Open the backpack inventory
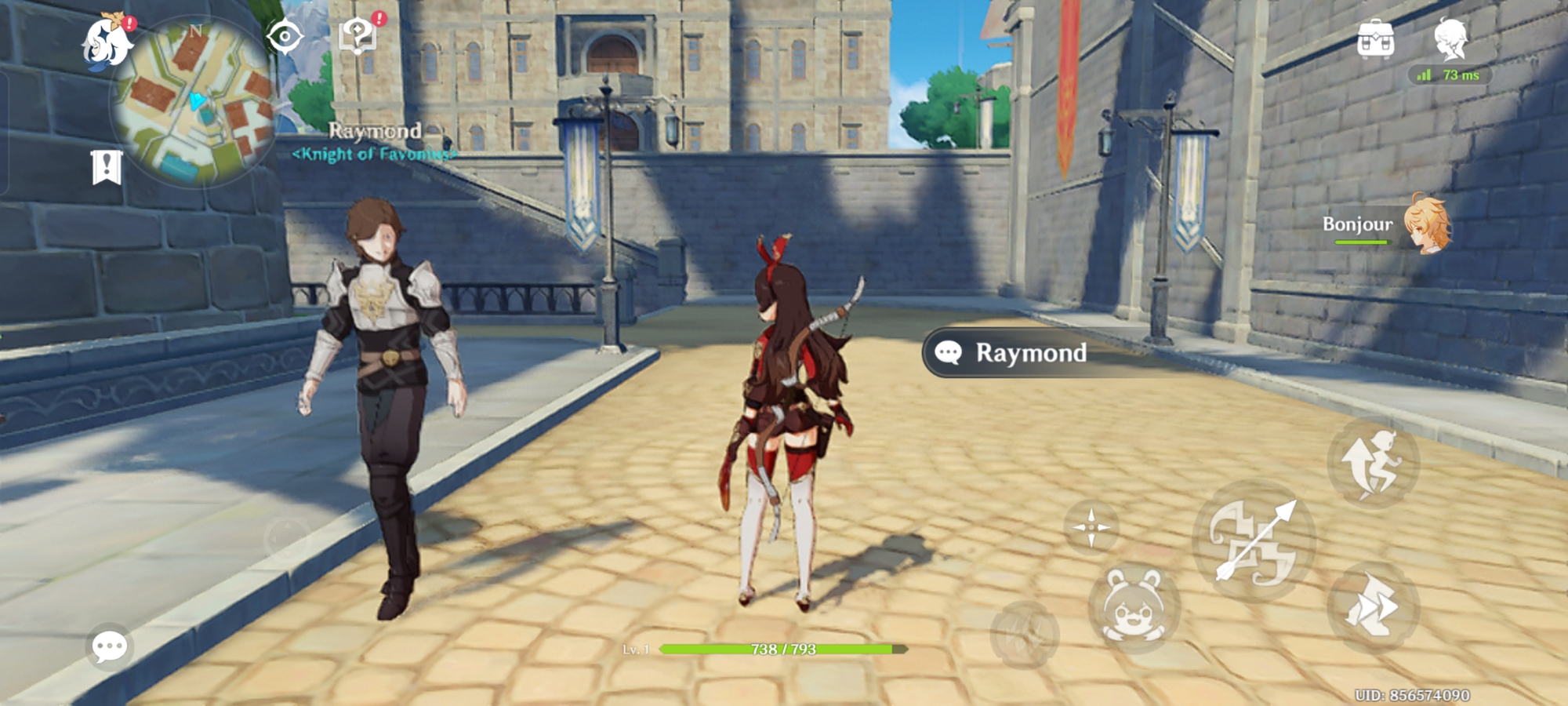 click(x=1375, y=39)
